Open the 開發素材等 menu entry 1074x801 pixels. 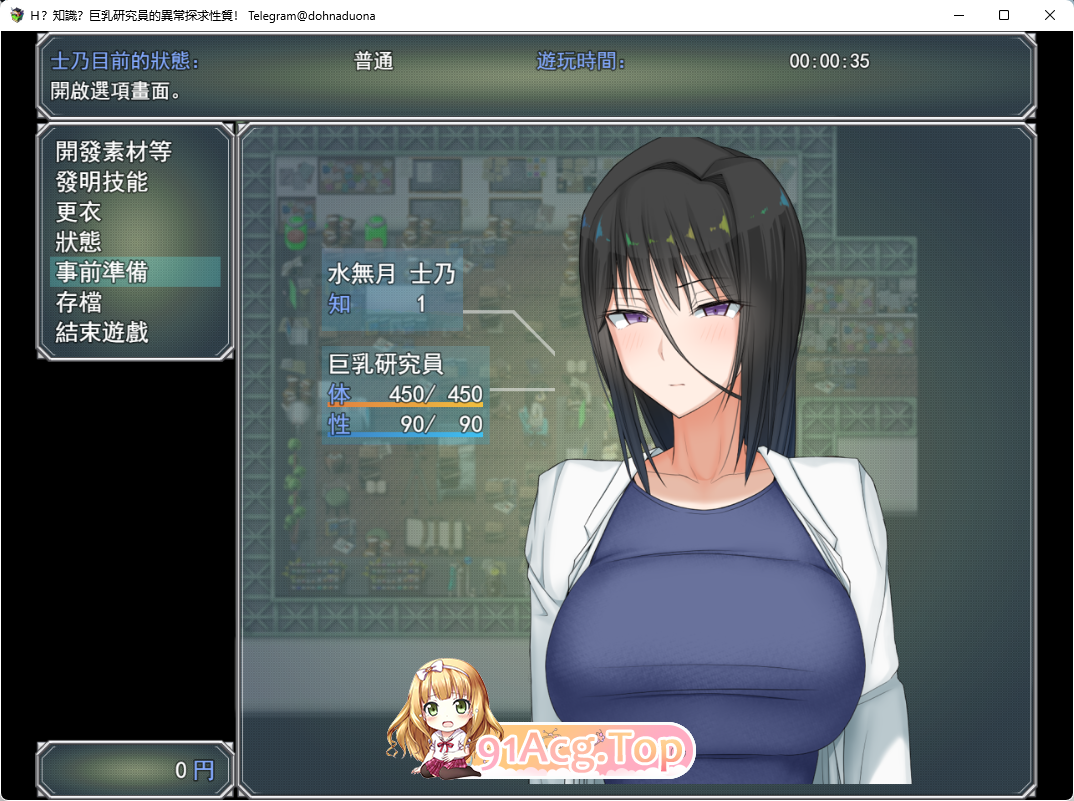click(x=113, y=152)
